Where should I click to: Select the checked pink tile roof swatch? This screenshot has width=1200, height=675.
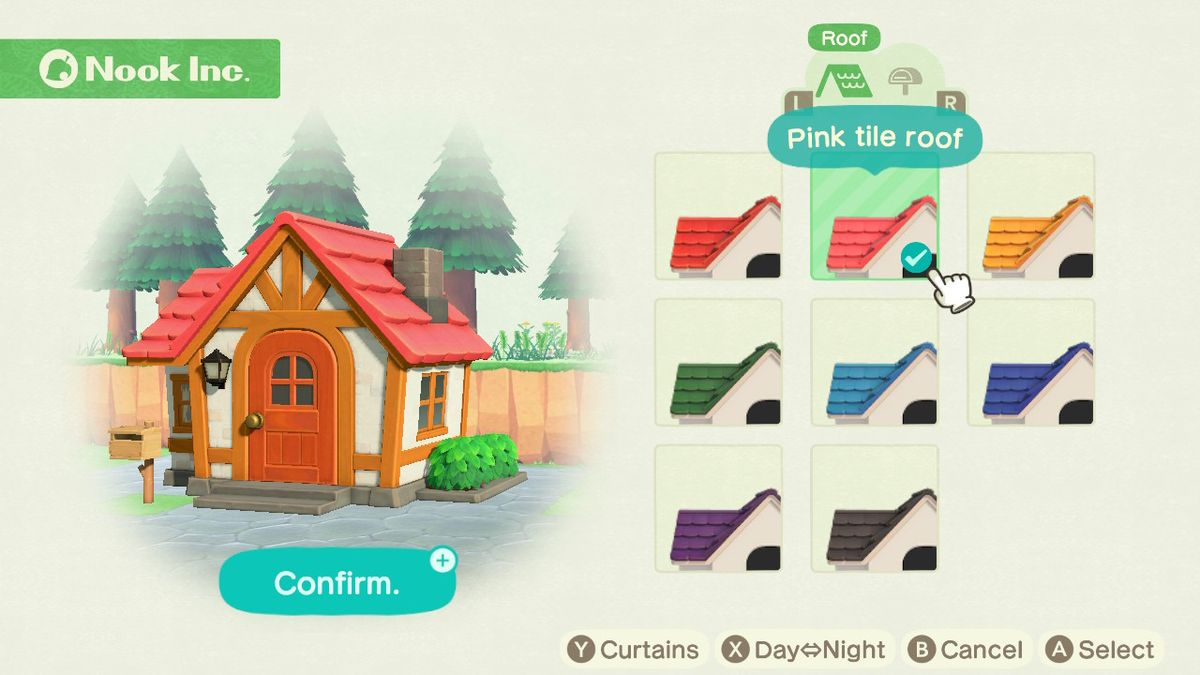pos(874,217)
